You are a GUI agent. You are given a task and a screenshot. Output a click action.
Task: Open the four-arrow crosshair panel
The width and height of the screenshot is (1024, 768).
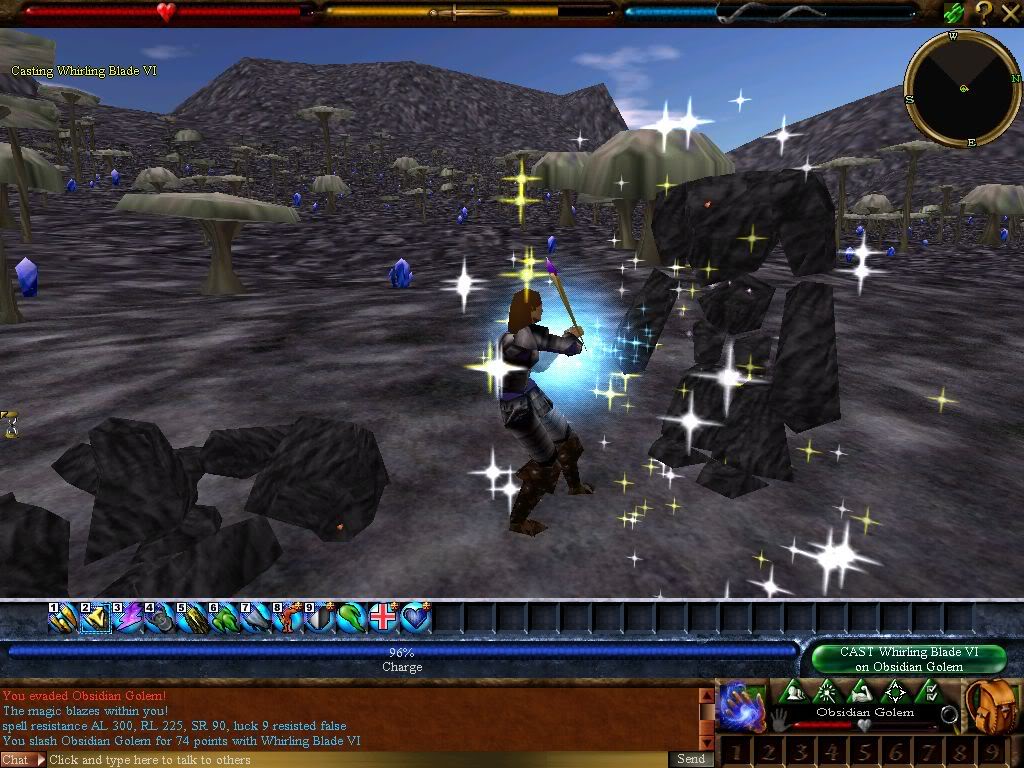895,692
